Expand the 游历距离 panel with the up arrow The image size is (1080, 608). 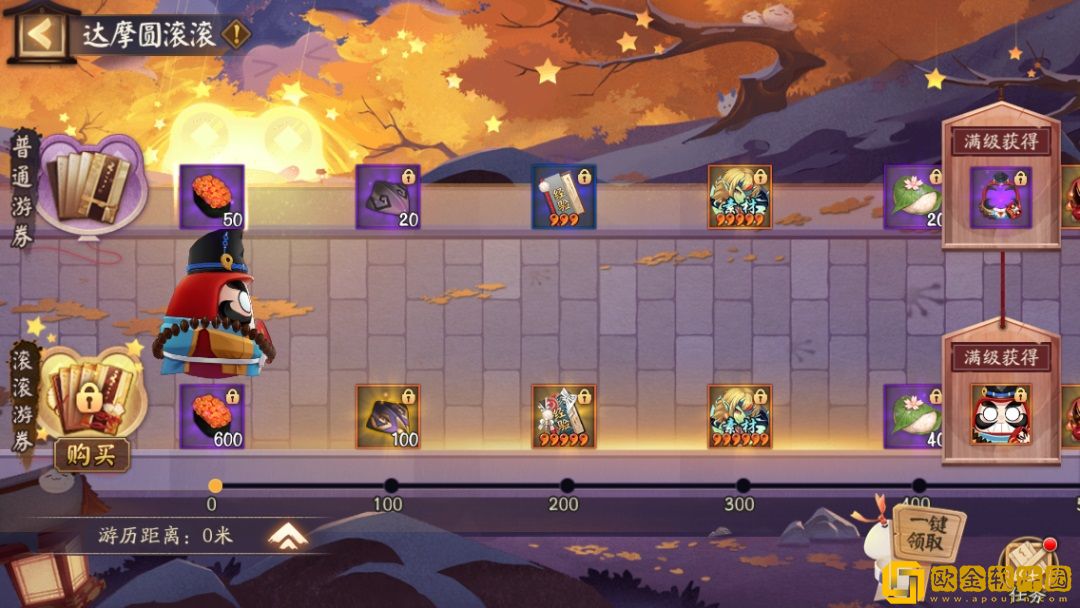click(288, 537)
